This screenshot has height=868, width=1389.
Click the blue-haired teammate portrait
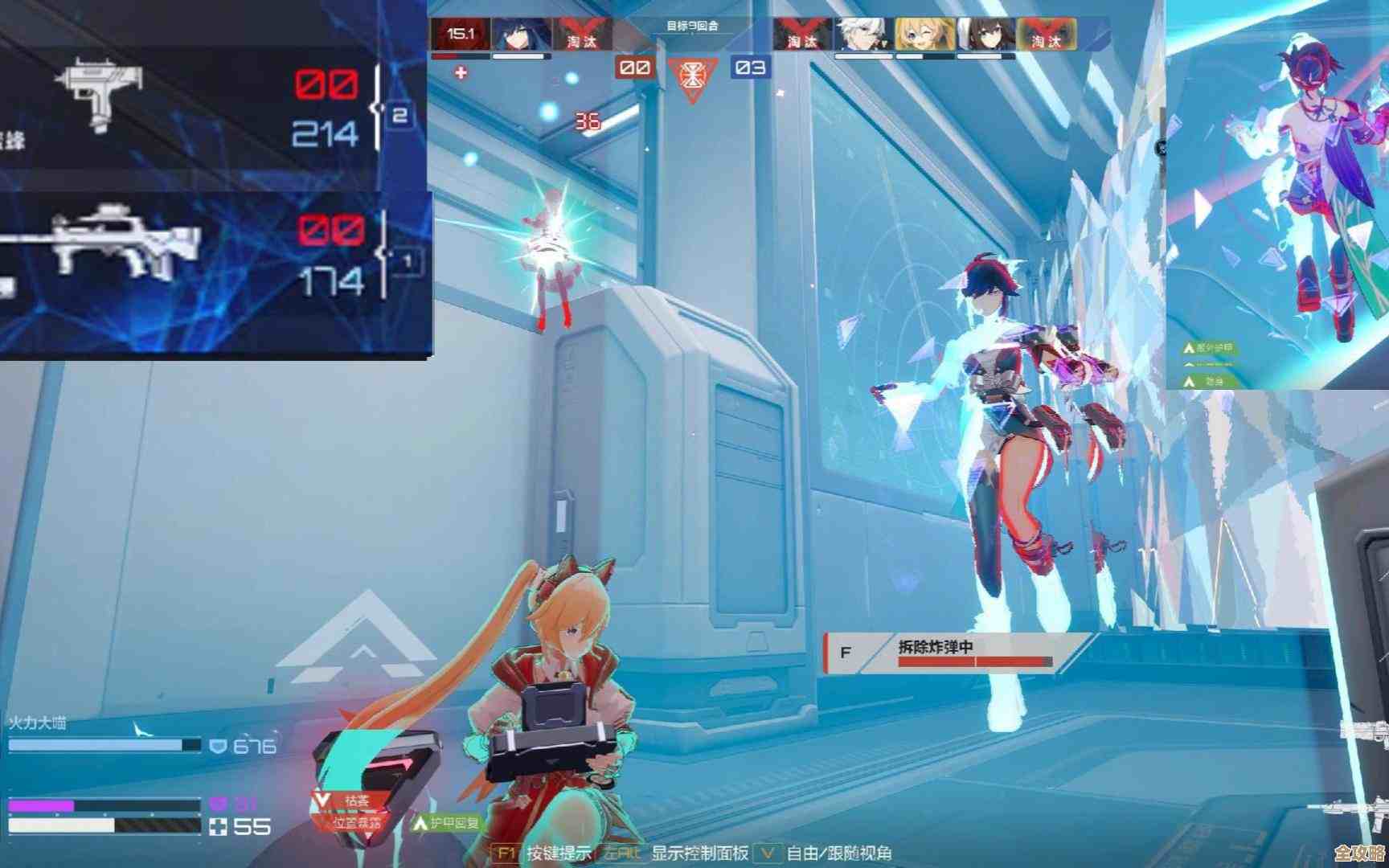tap(521, 35)
